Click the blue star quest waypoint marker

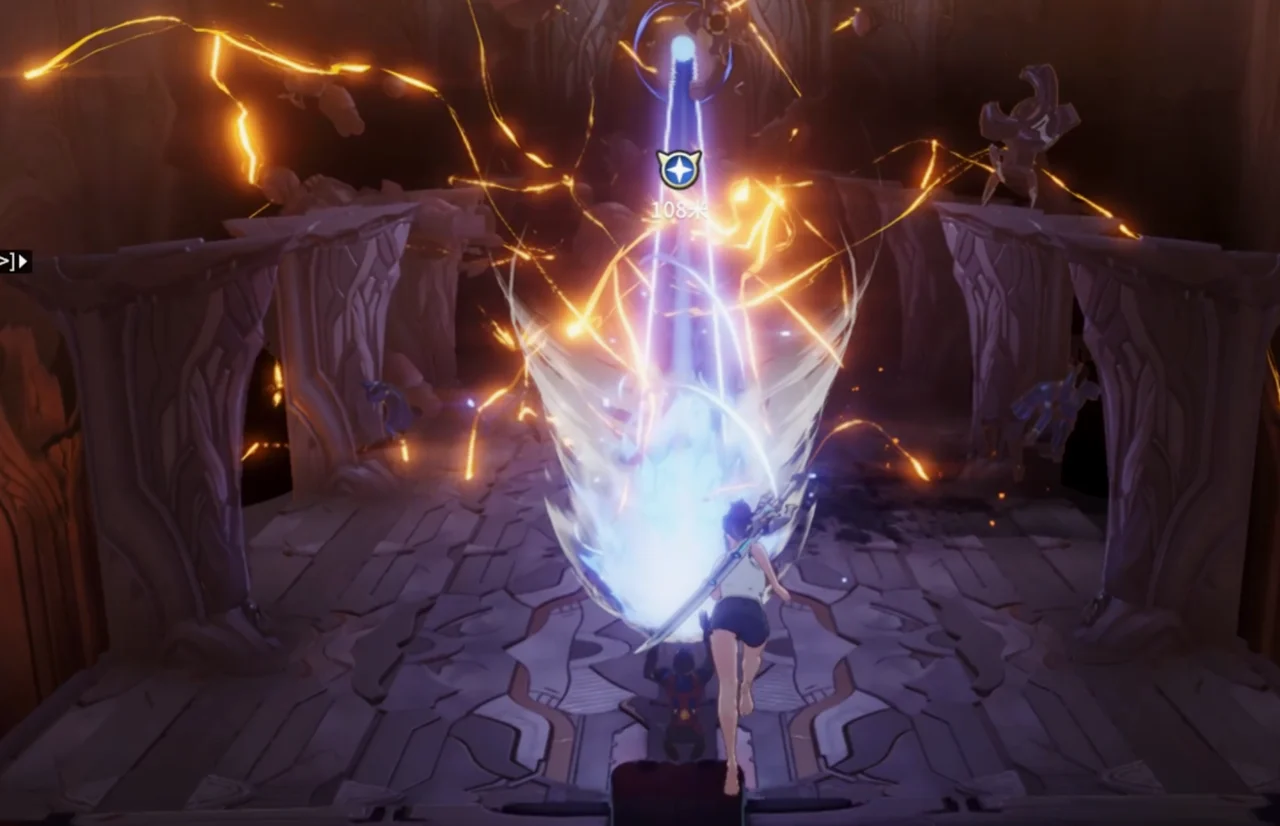[678, 170]
